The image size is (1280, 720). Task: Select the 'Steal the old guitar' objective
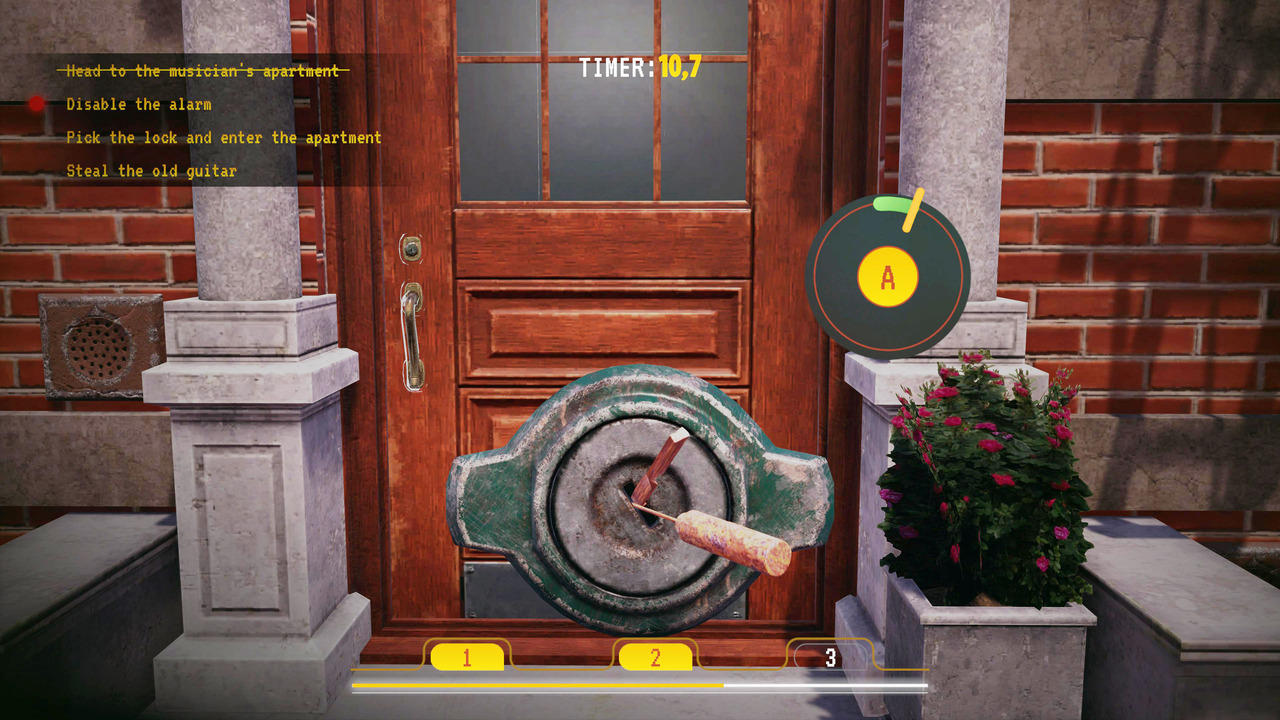tap(152, 170)
